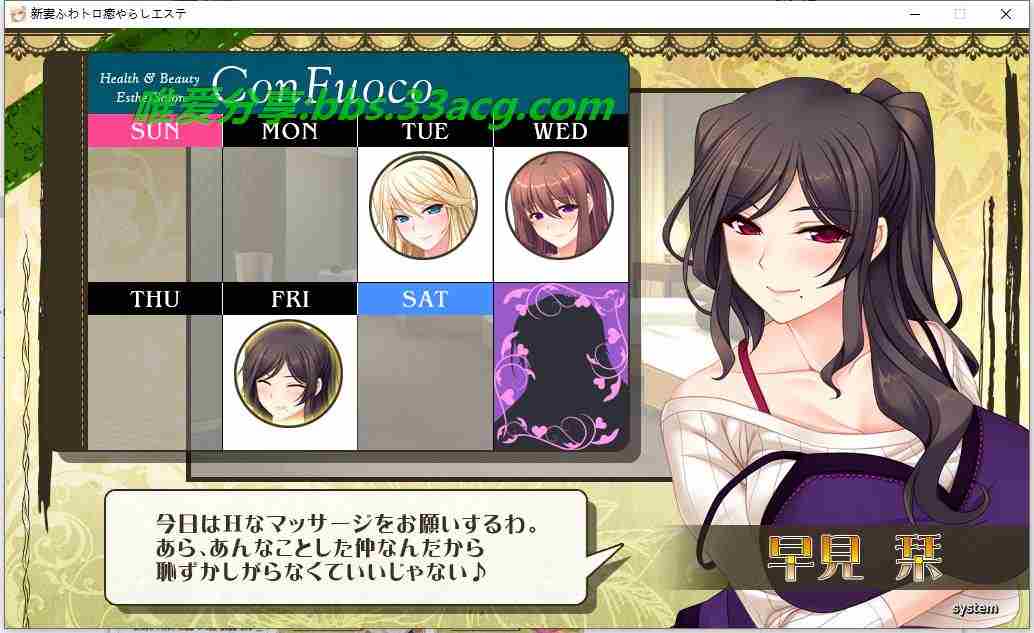
Task: Pick the dark-haired girl portrait on Friday
Action: pyautogui.click(x=288, y=374)
